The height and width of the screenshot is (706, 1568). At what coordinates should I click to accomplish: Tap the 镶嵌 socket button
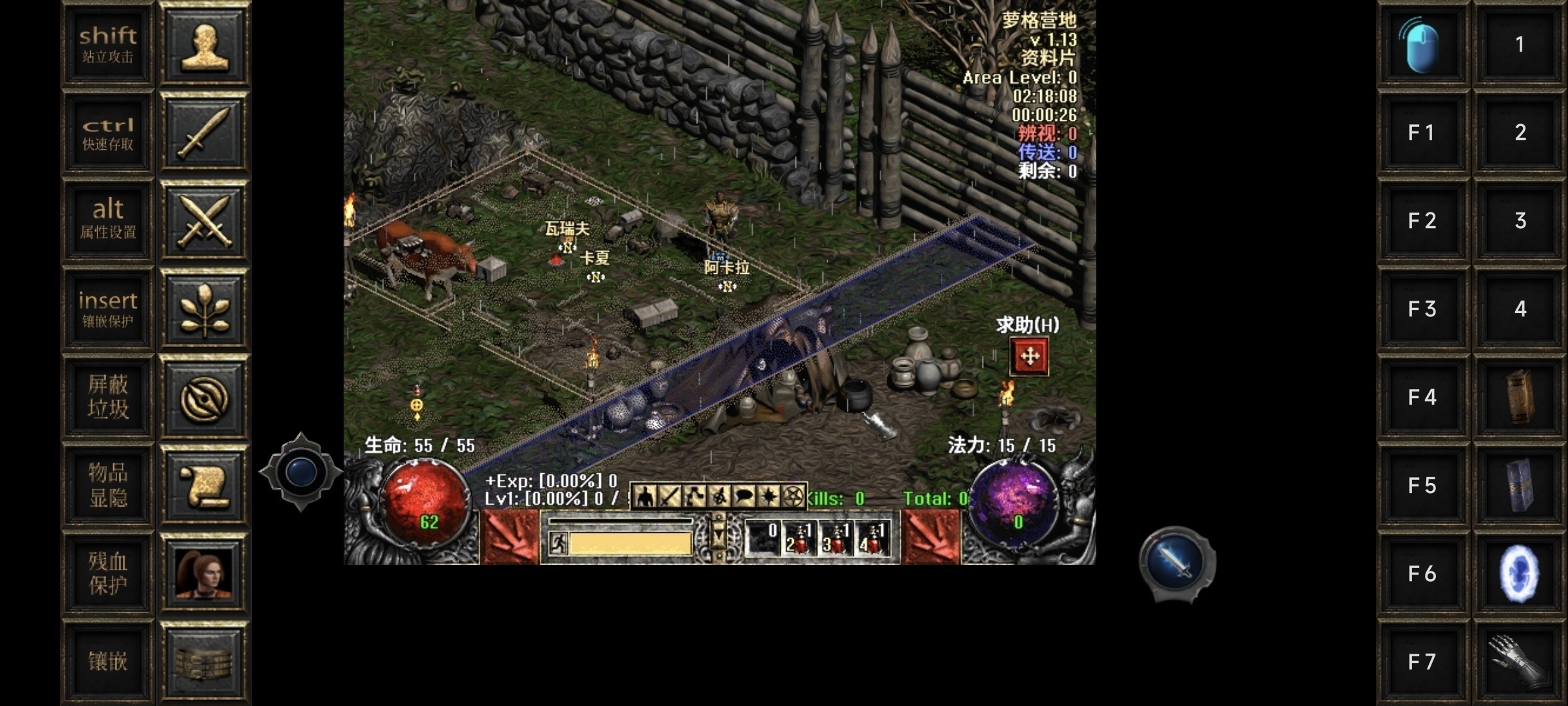(x=108, y=661)
